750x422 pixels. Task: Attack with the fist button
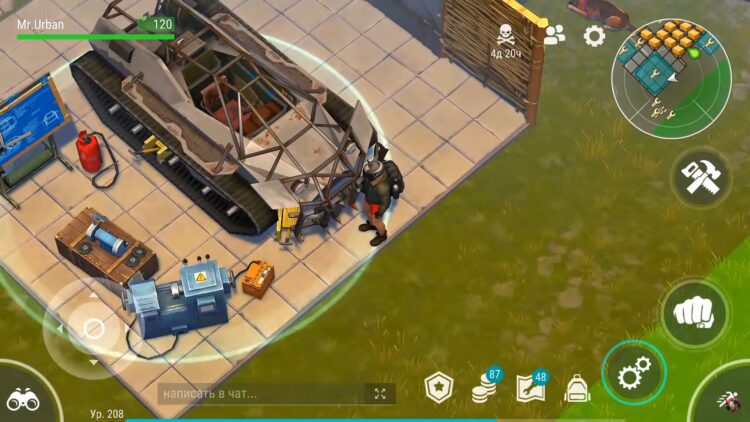point(695,313)
